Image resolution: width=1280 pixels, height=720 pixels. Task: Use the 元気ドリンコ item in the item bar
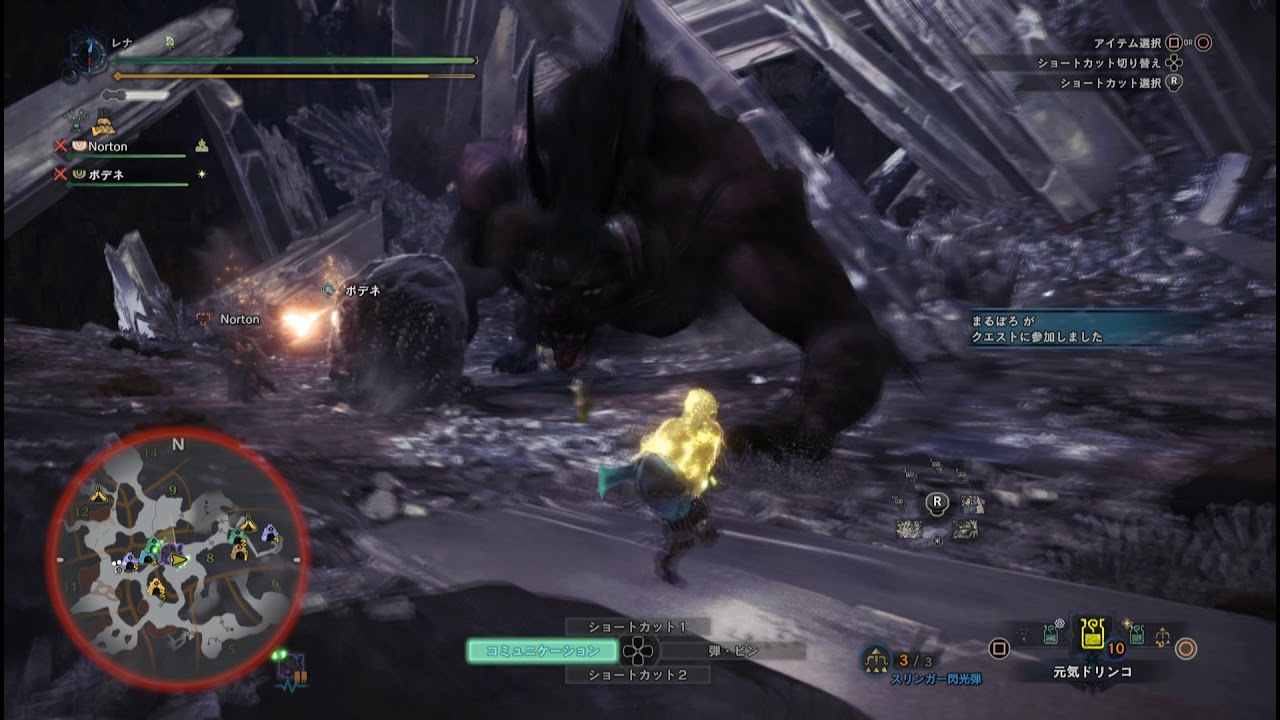point(1092,635)
